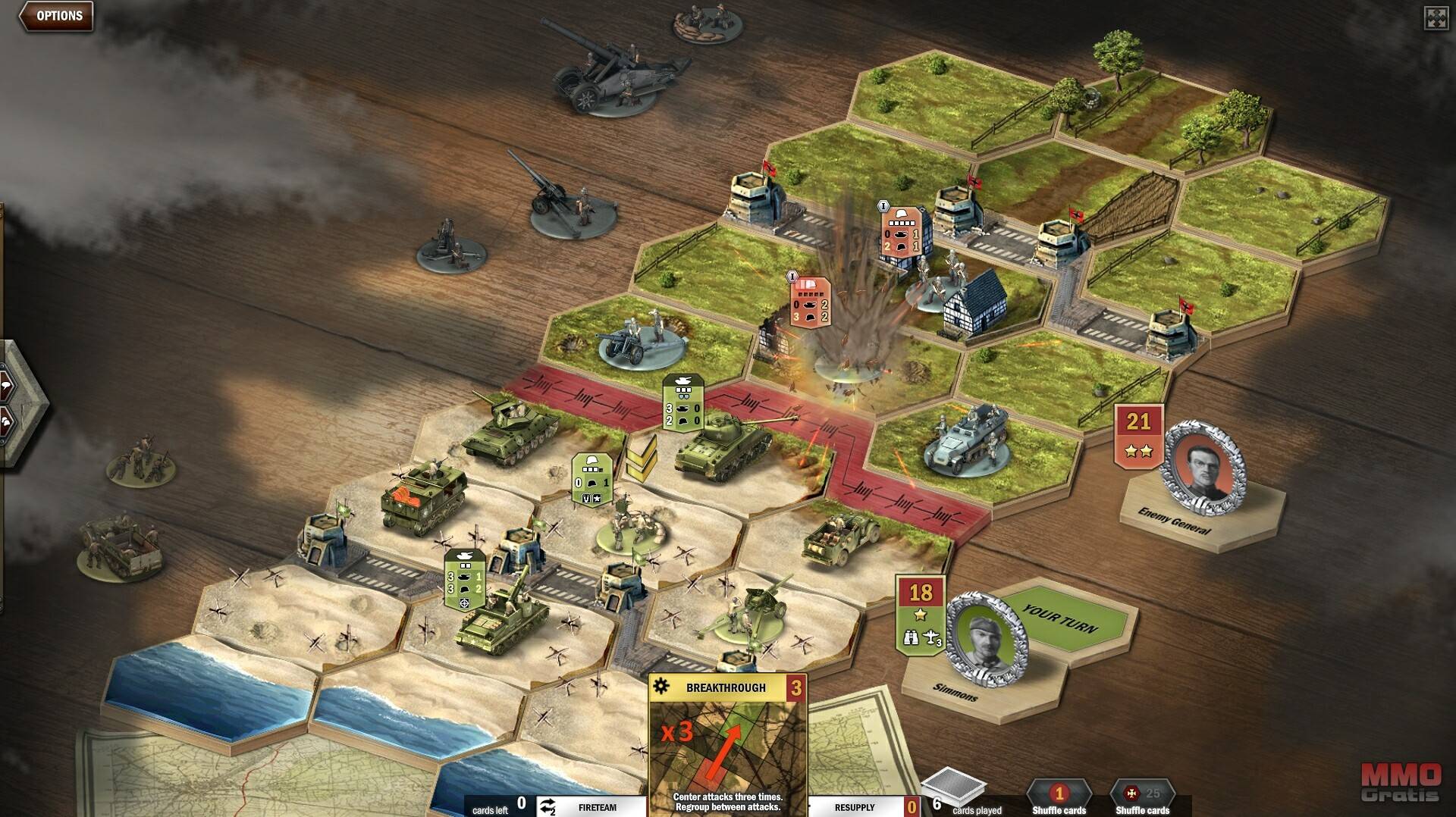Click the Shuffle cards button costing 25
Image resolution: width=1456 pixels, height=817 pixels.
point(1142,797)
